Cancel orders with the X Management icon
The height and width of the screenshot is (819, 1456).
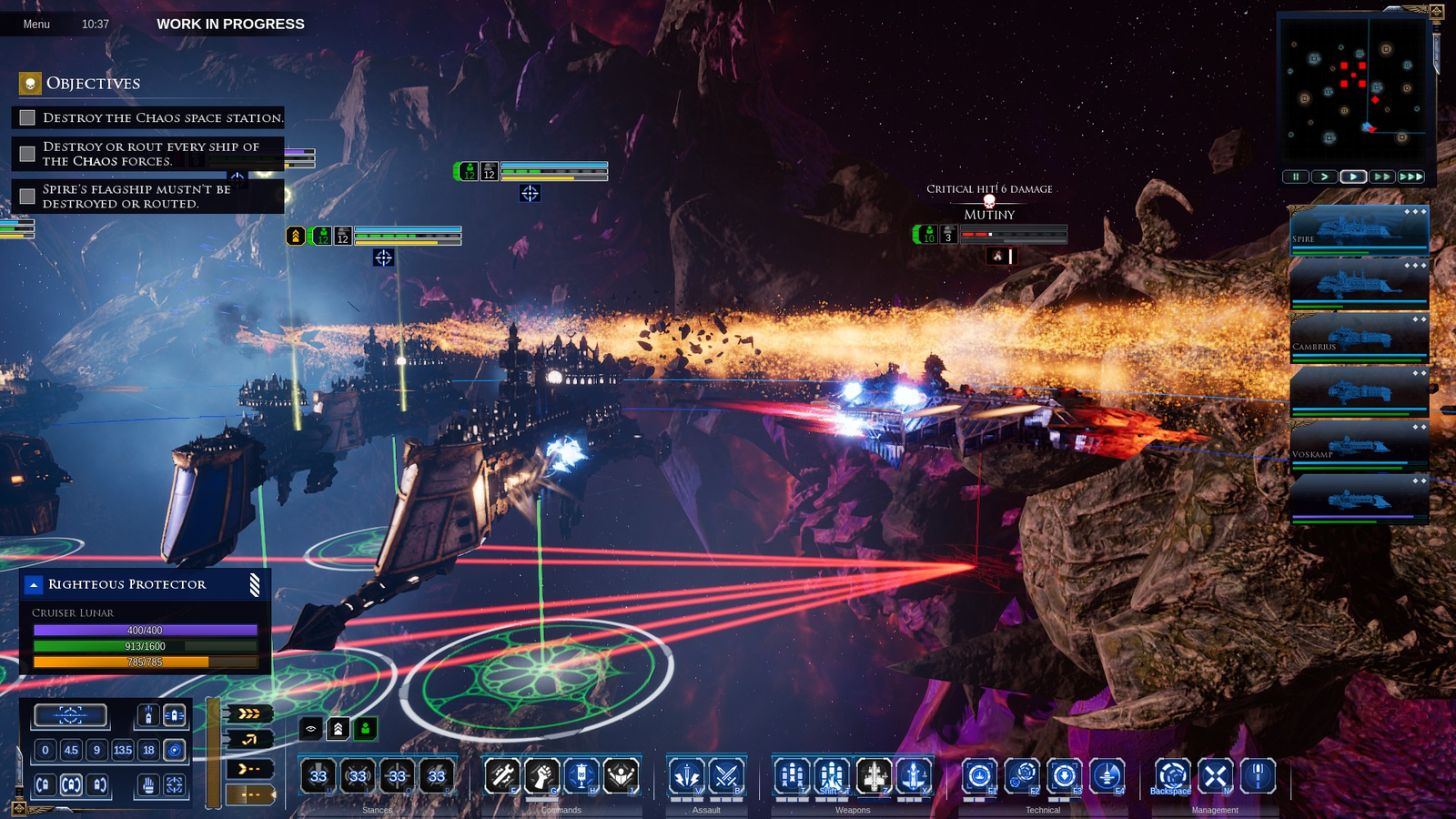coord(1215,776)
